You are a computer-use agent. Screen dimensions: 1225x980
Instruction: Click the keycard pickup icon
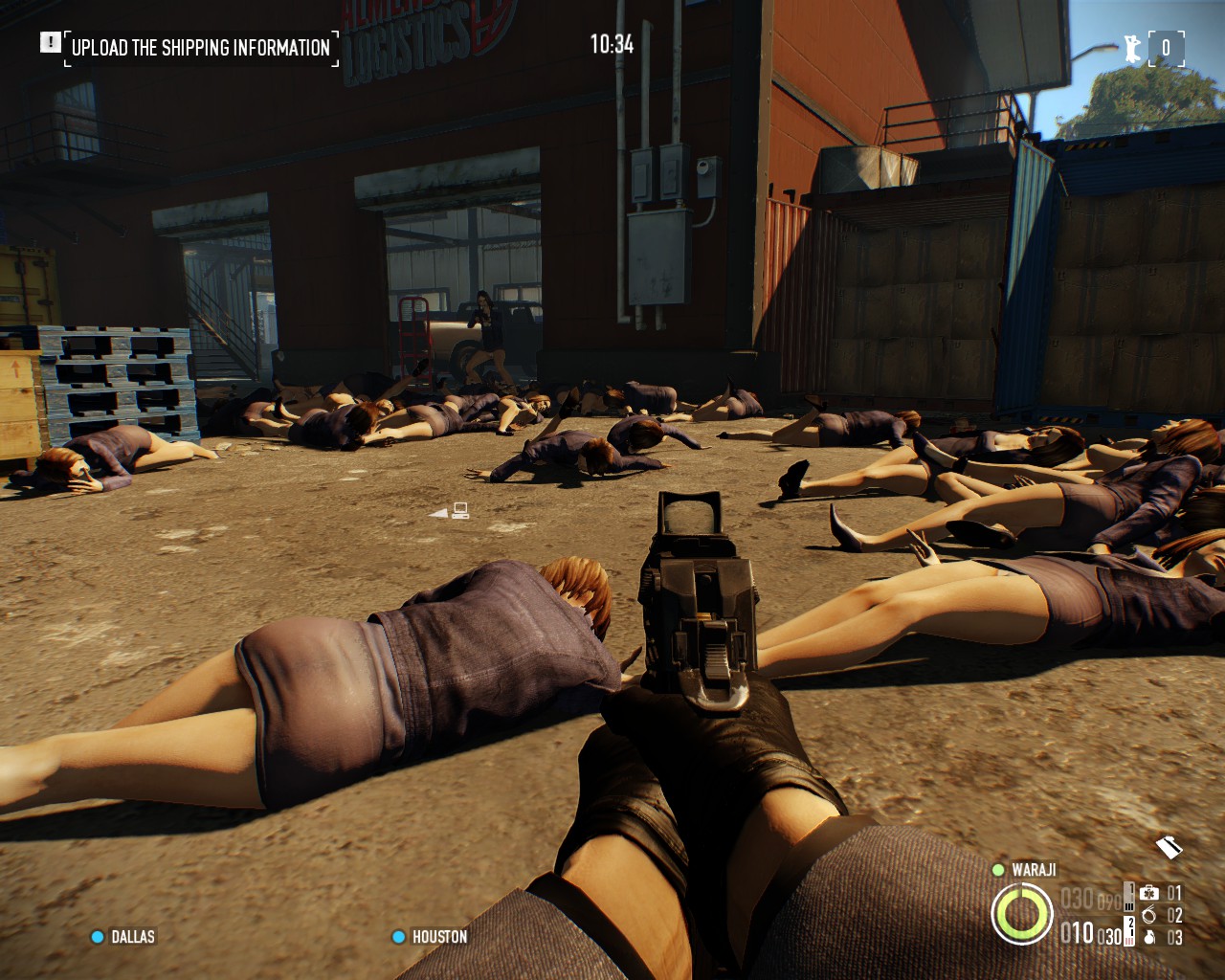pyautogui.click(x=1169, y=847)
